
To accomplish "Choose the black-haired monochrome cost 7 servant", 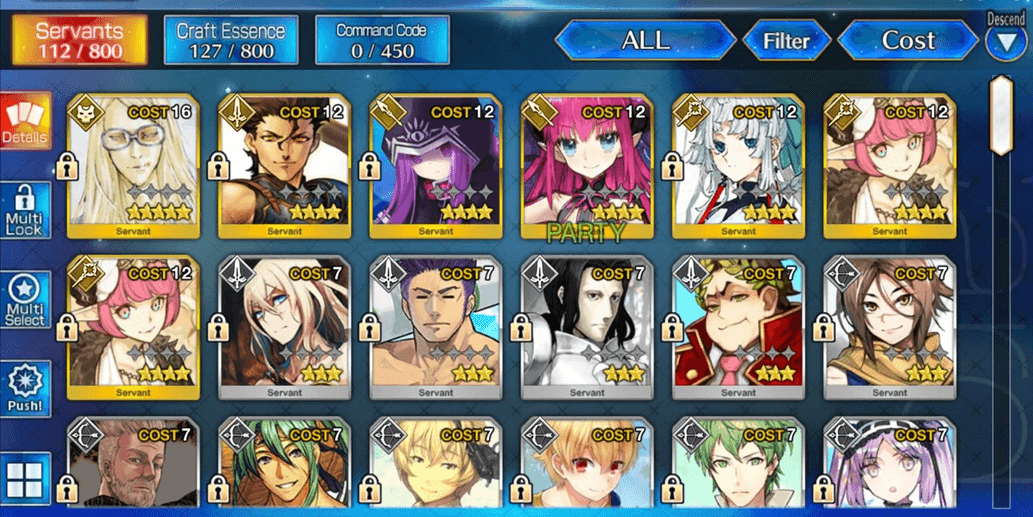I will click(x=587, y=328).
